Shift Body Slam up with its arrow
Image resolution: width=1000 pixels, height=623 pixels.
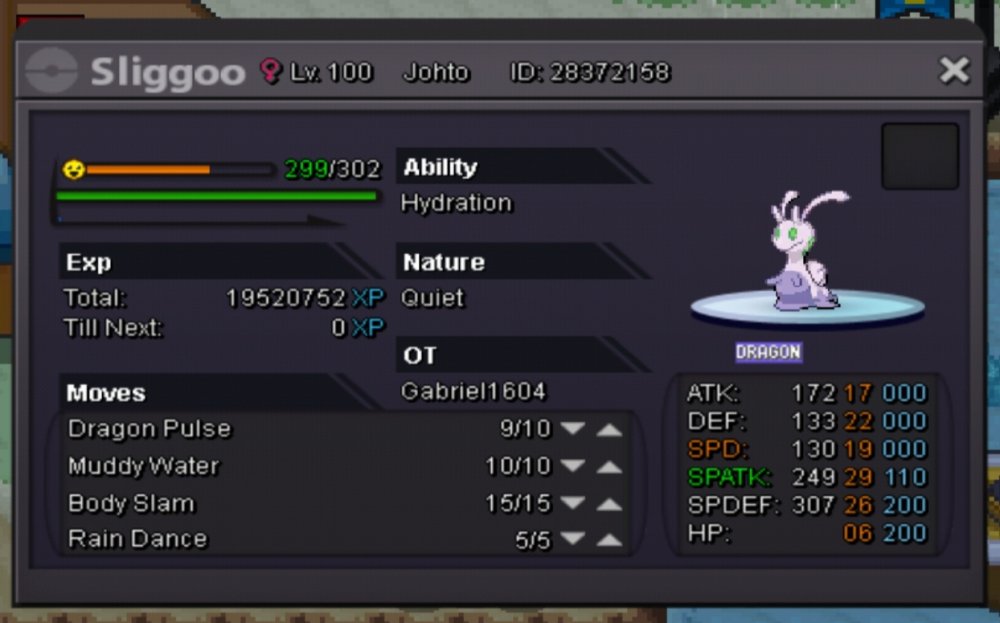[609, 503]
